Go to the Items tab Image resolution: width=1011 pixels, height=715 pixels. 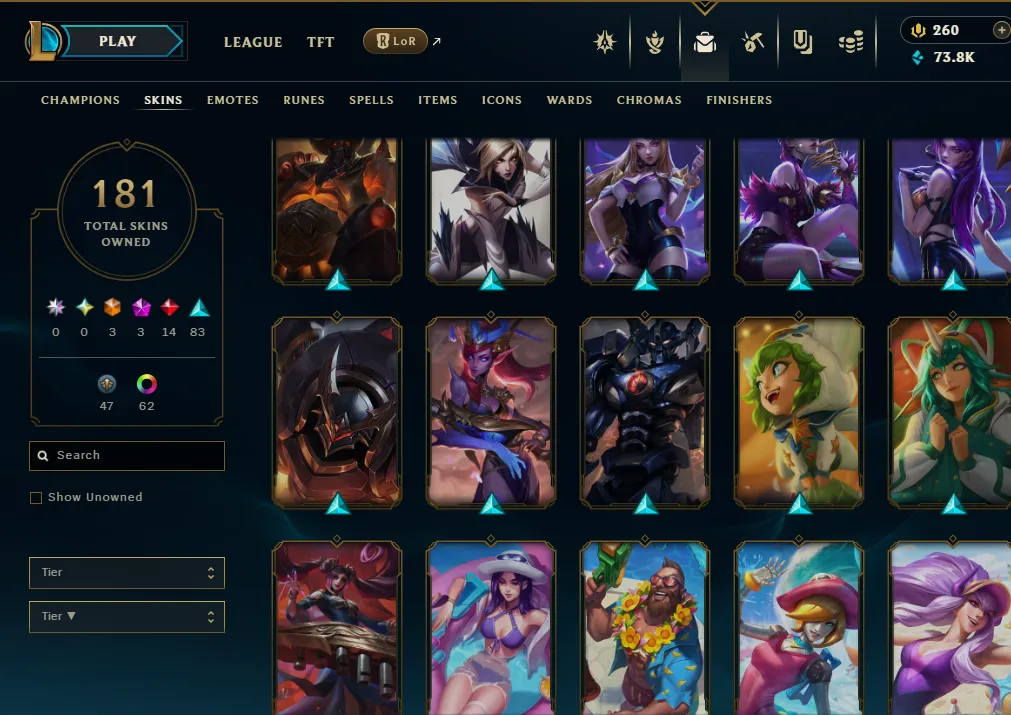tap(438, 100)
